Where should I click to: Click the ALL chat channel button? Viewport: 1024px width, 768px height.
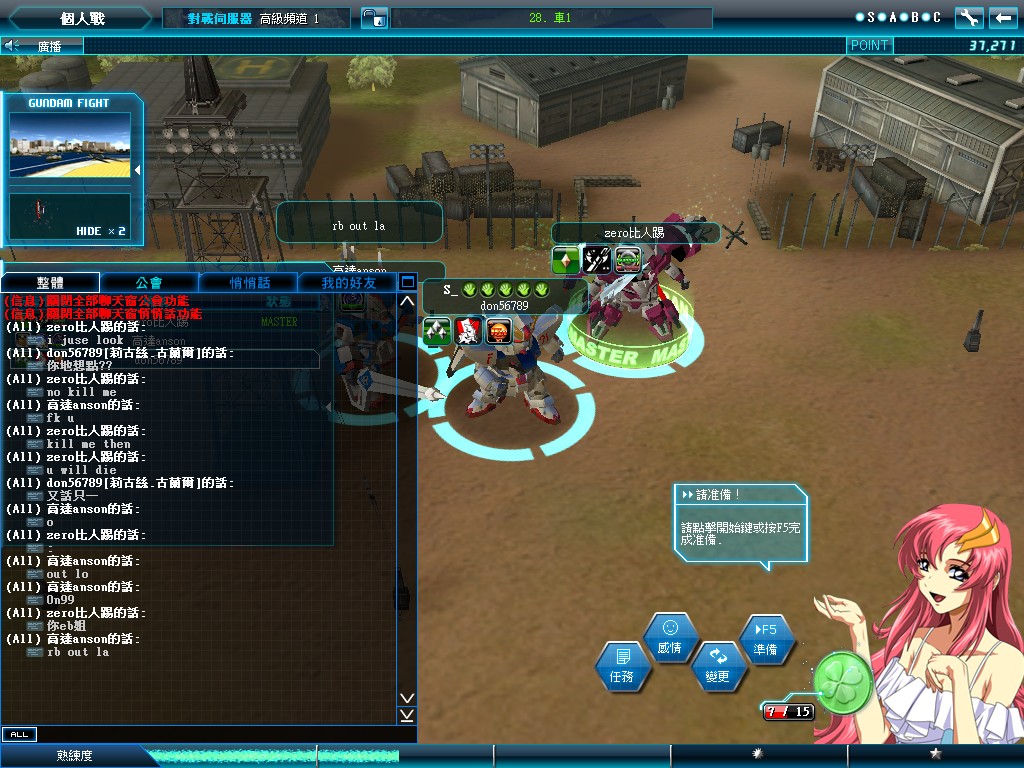pyautogui.click(x=18, y=734)
